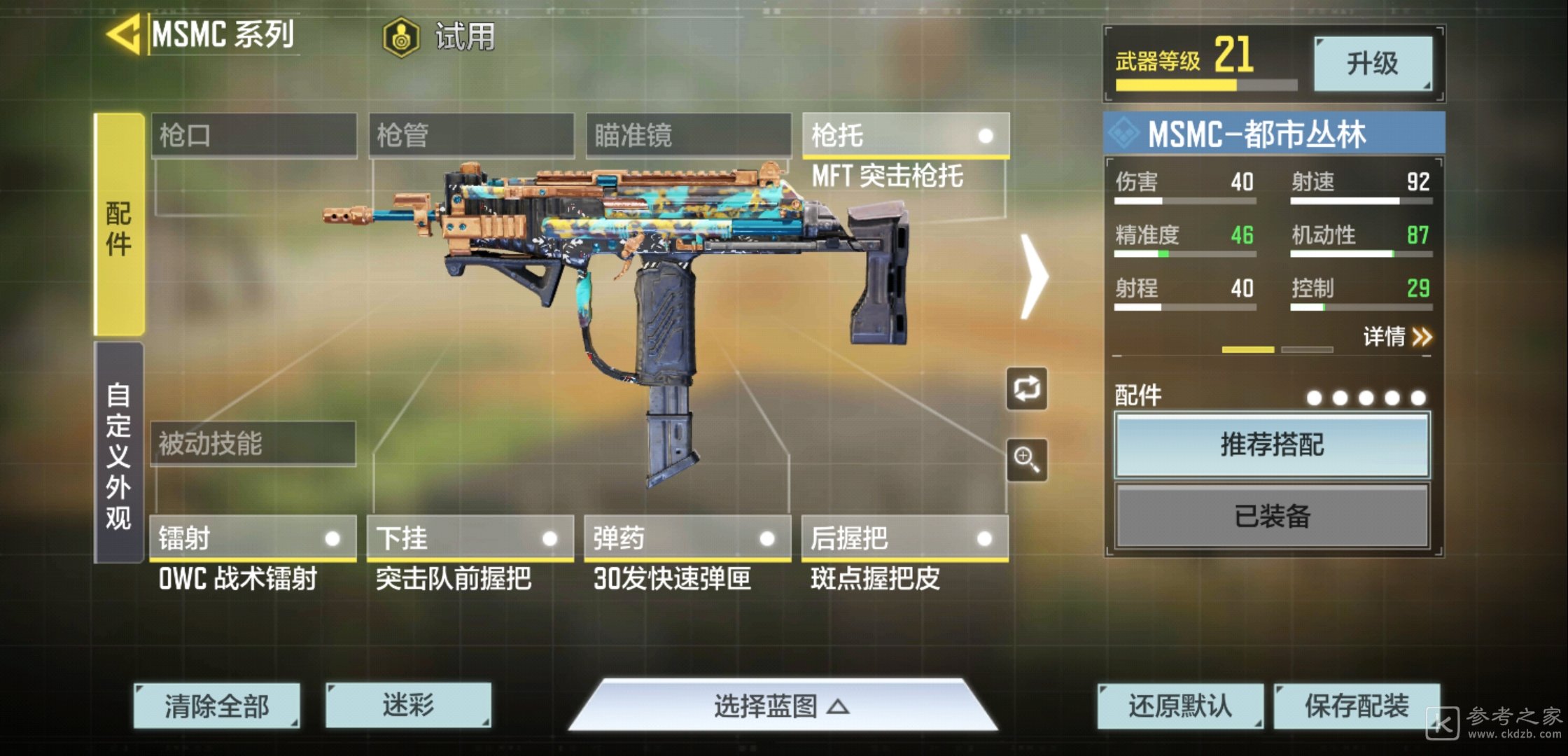
Task: Select the 枪管 barrel slot
Action: click(x=471, y=135)
